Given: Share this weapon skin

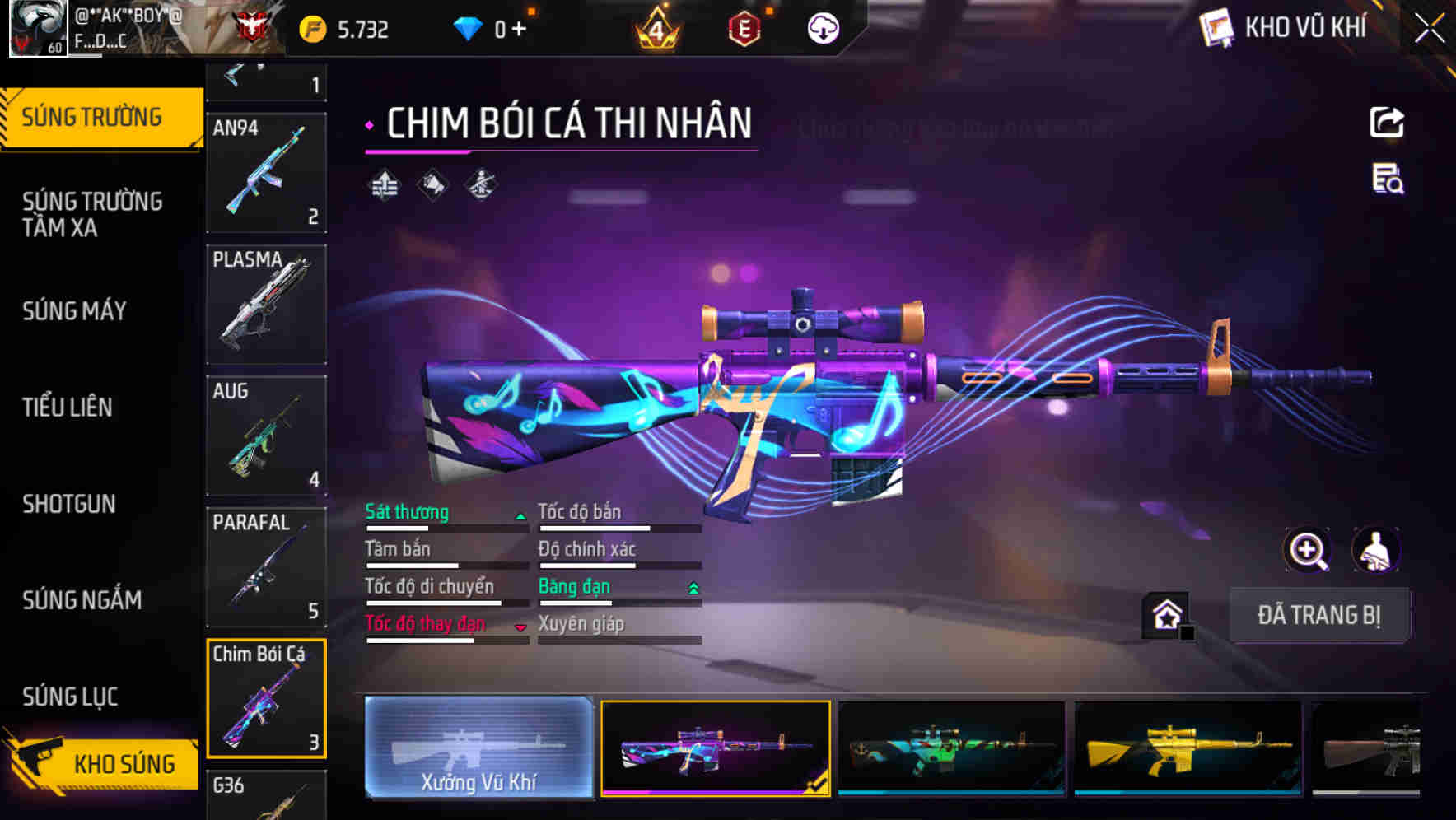Looking at the screenshot, I should click(1387, 123).
